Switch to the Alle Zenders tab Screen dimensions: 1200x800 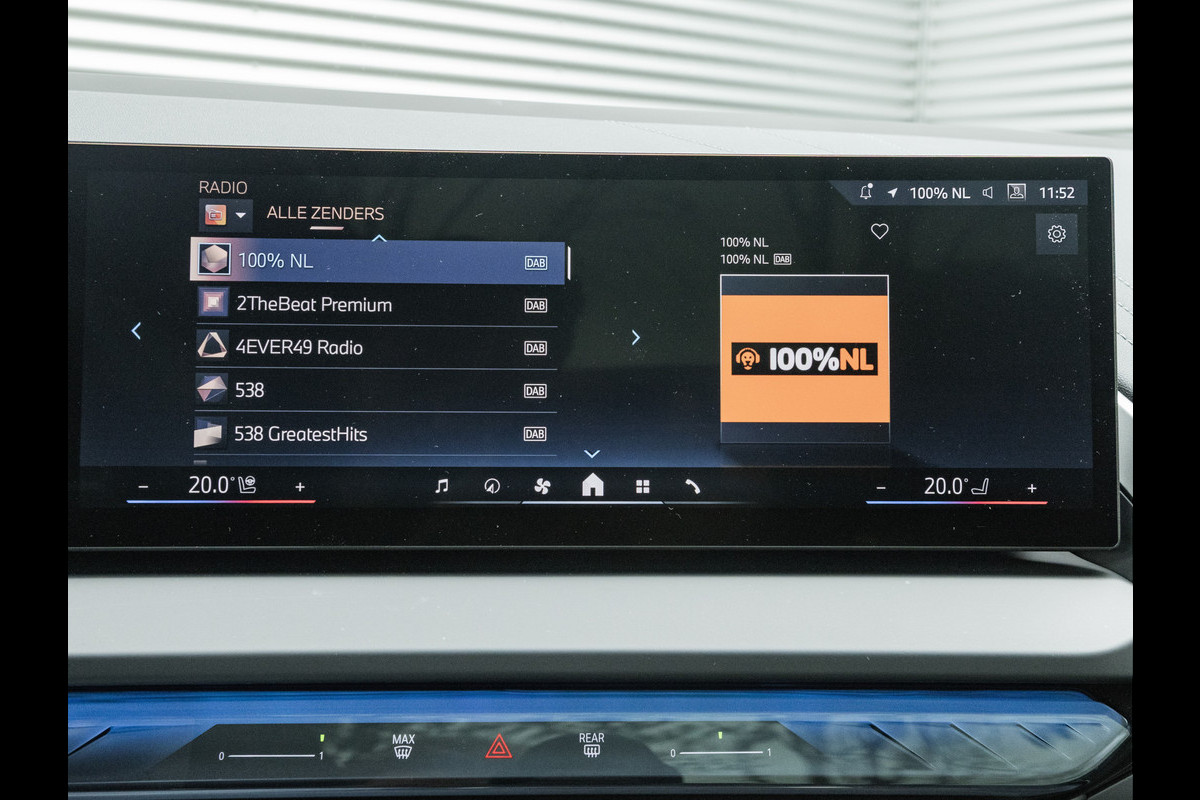[x=325, y=213]
